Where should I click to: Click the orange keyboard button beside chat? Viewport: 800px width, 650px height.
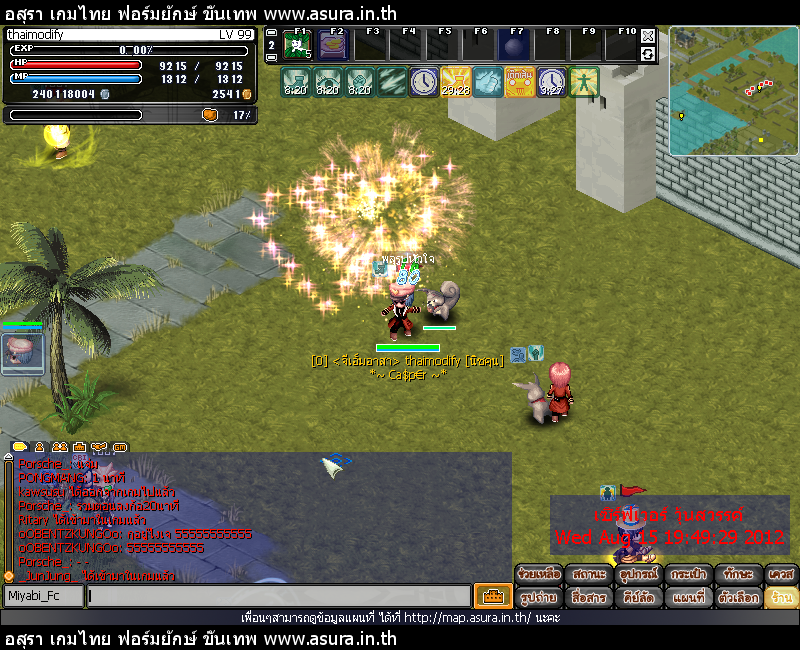493,596
